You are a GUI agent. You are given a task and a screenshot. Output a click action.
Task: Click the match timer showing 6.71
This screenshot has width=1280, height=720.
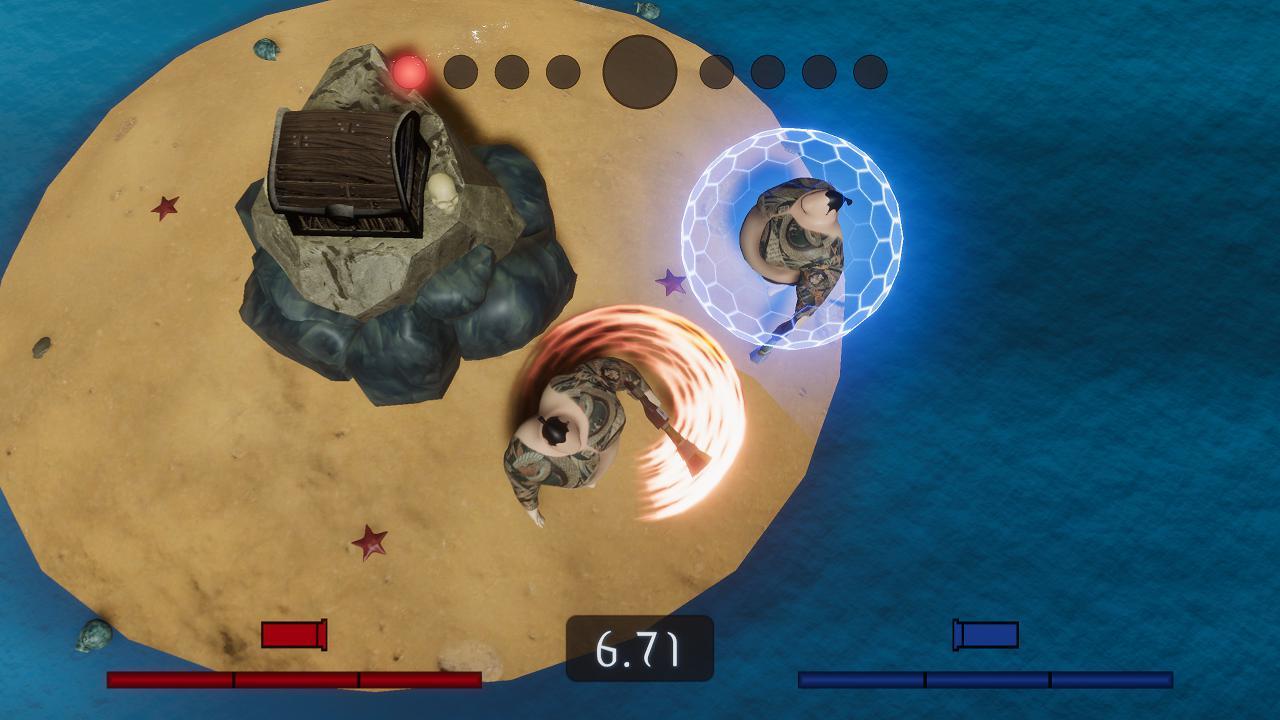[x=639, y=648]
